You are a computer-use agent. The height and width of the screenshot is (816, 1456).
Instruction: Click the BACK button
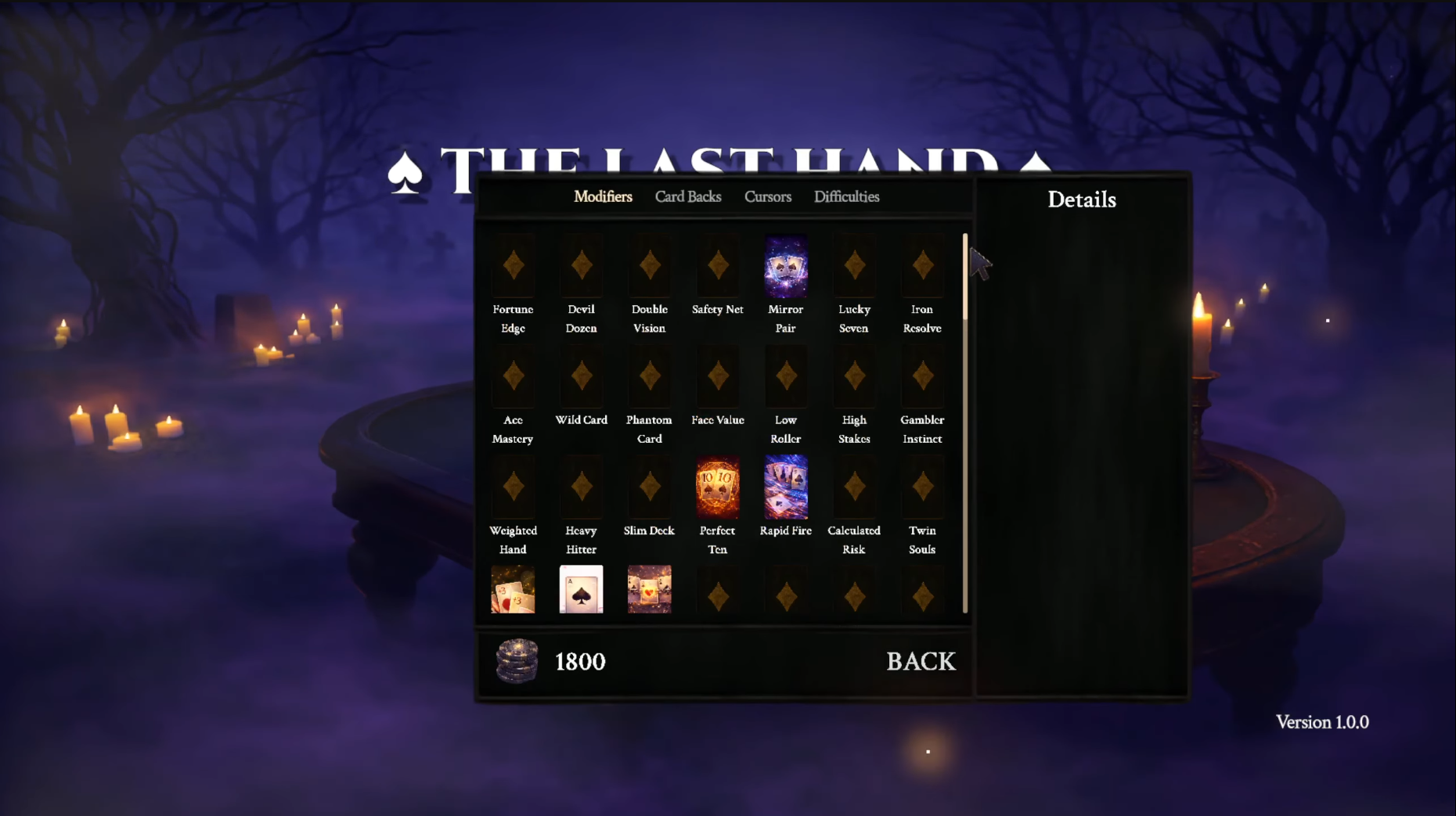pyautogui.click(x=921, y=661)
